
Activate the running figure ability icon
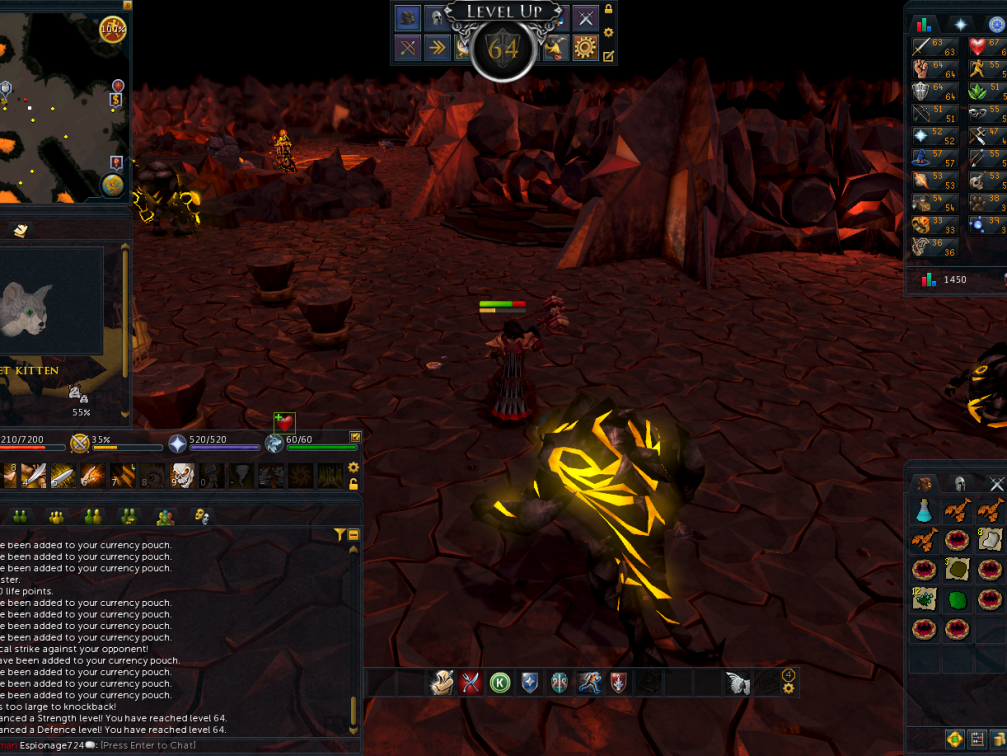pyautogui.click(x=589, y=683)
